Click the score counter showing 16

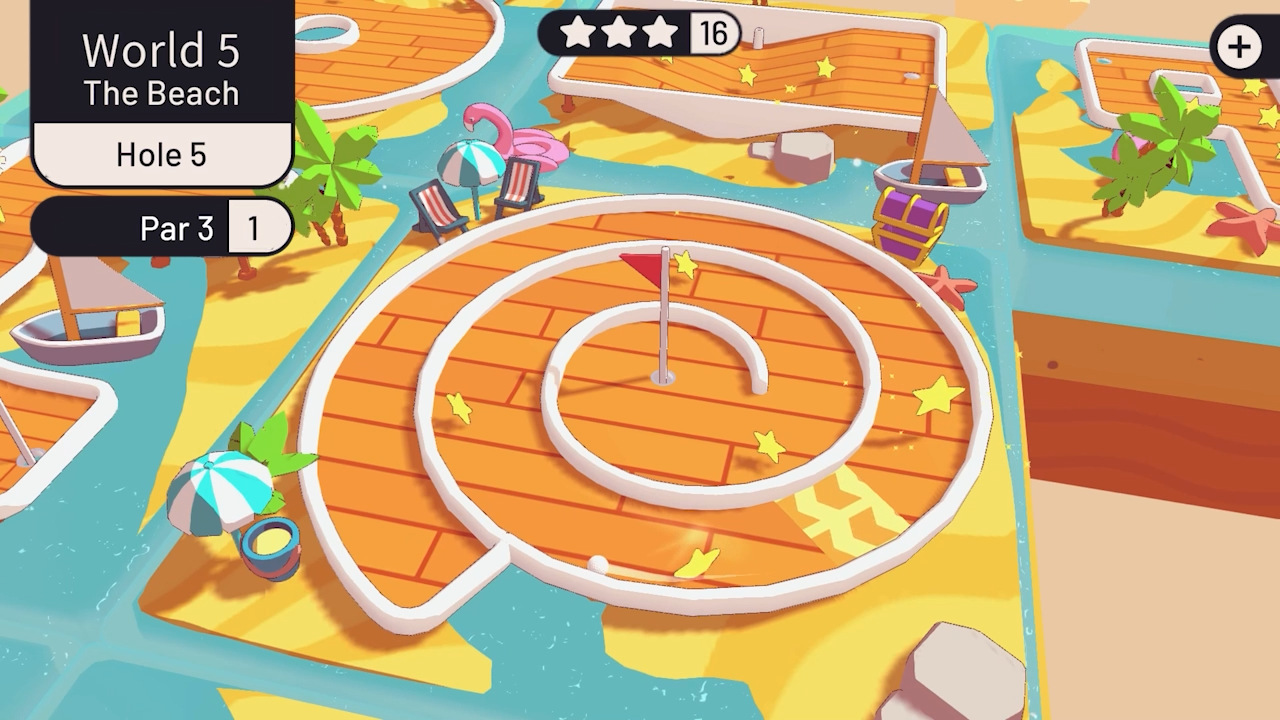713,33
